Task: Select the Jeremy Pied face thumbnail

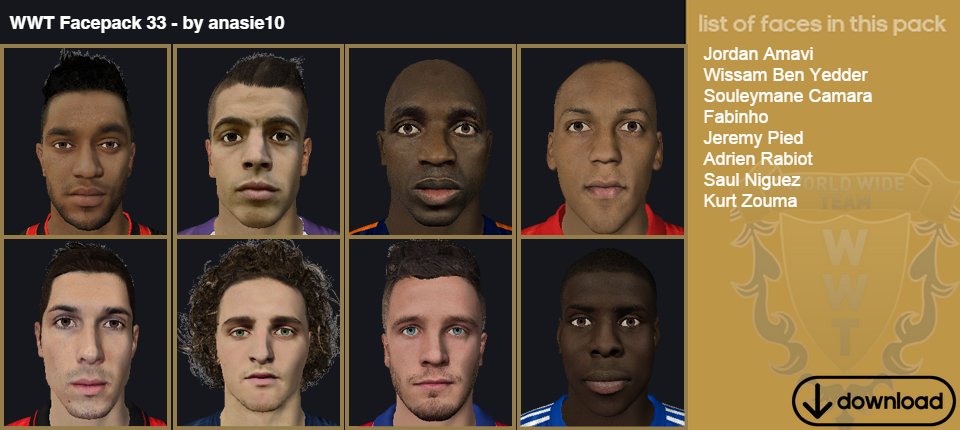Action: coord(86,333)
